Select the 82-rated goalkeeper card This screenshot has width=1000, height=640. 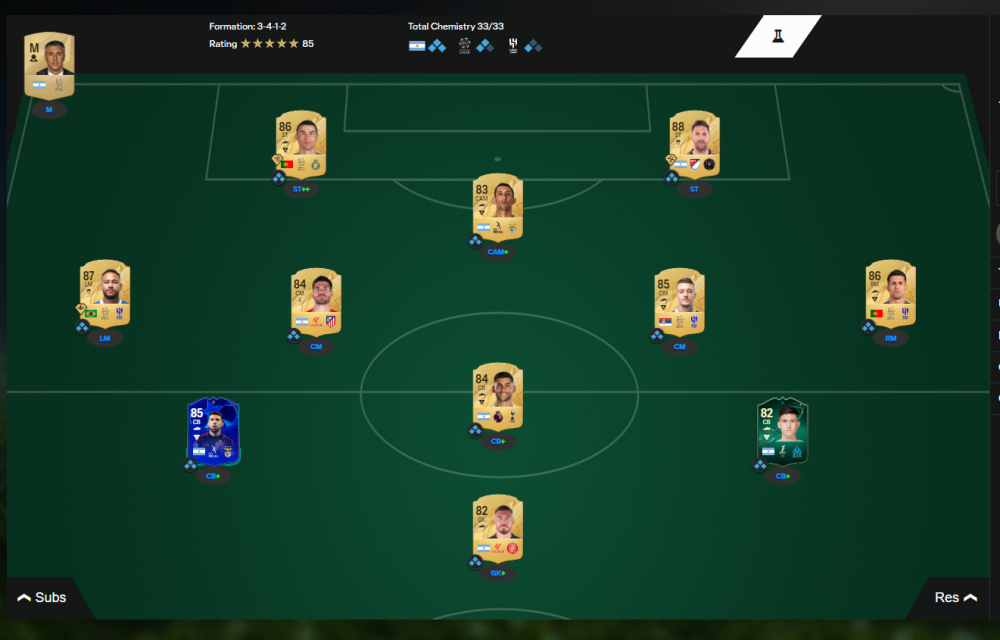tap(498, 529)
